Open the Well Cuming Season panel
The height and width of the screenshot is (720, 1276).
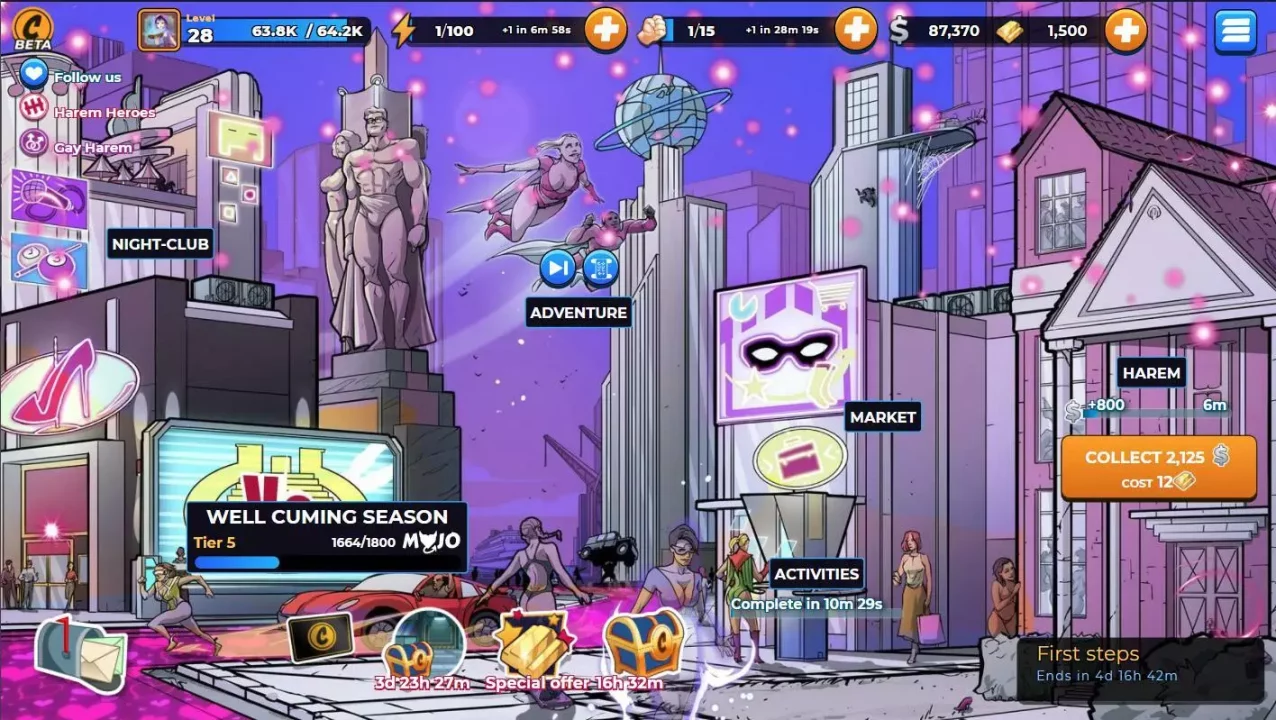click(x=326, y=537)
